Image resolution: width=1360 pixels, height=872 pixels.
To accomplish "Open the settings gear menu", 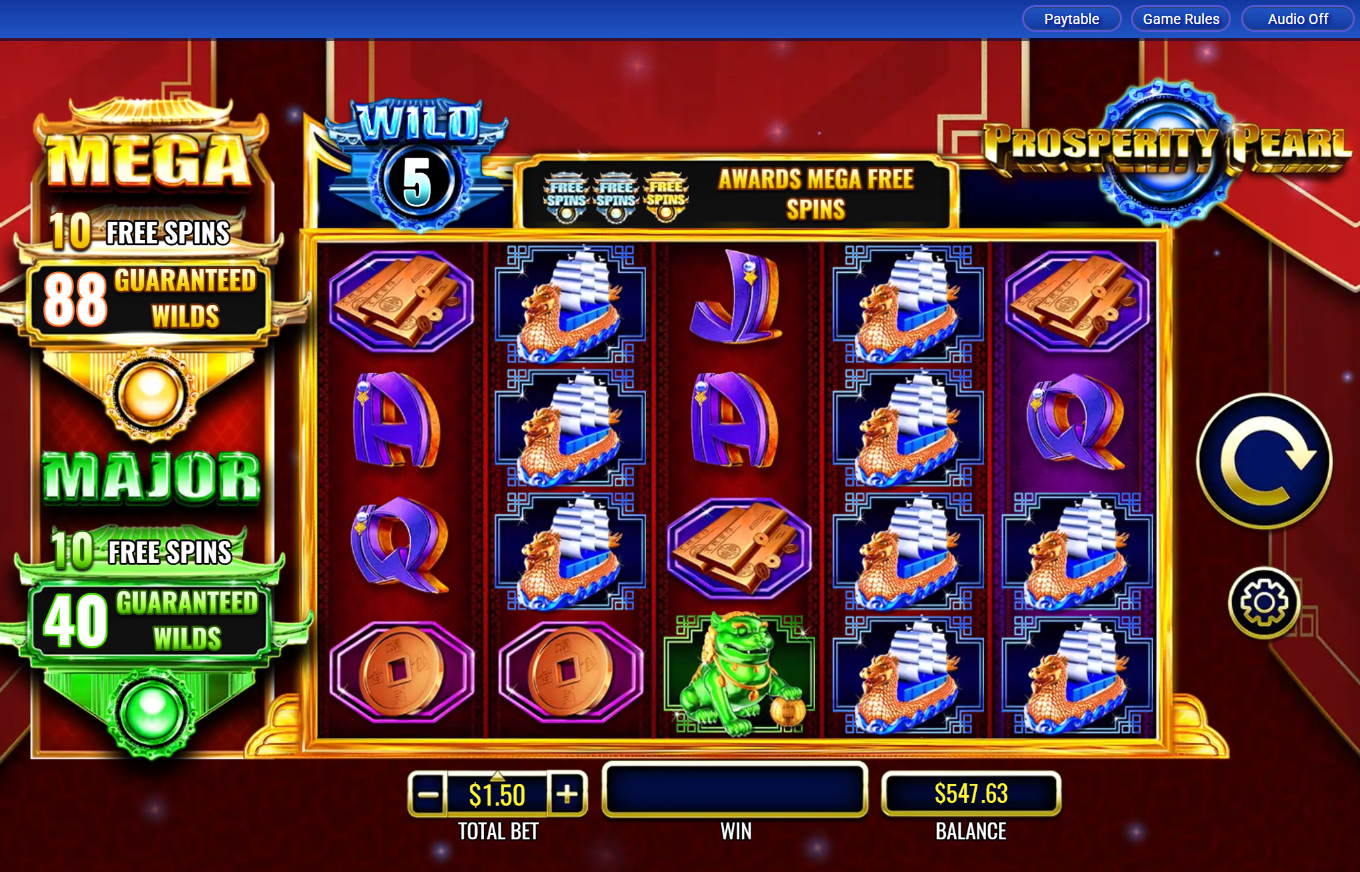I will [x=1263, y=603].
